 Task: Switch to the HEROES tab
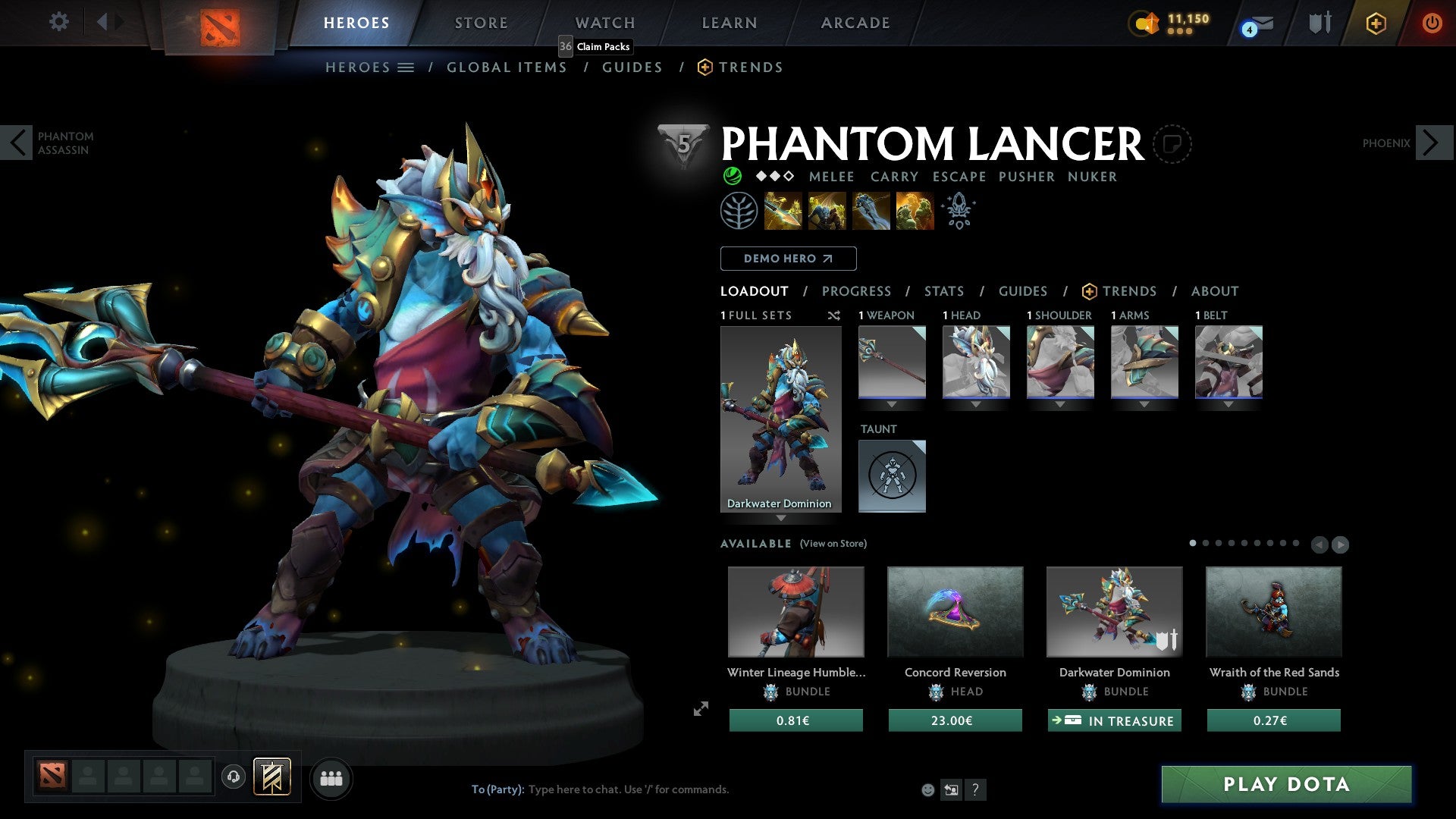coord(356,23)
